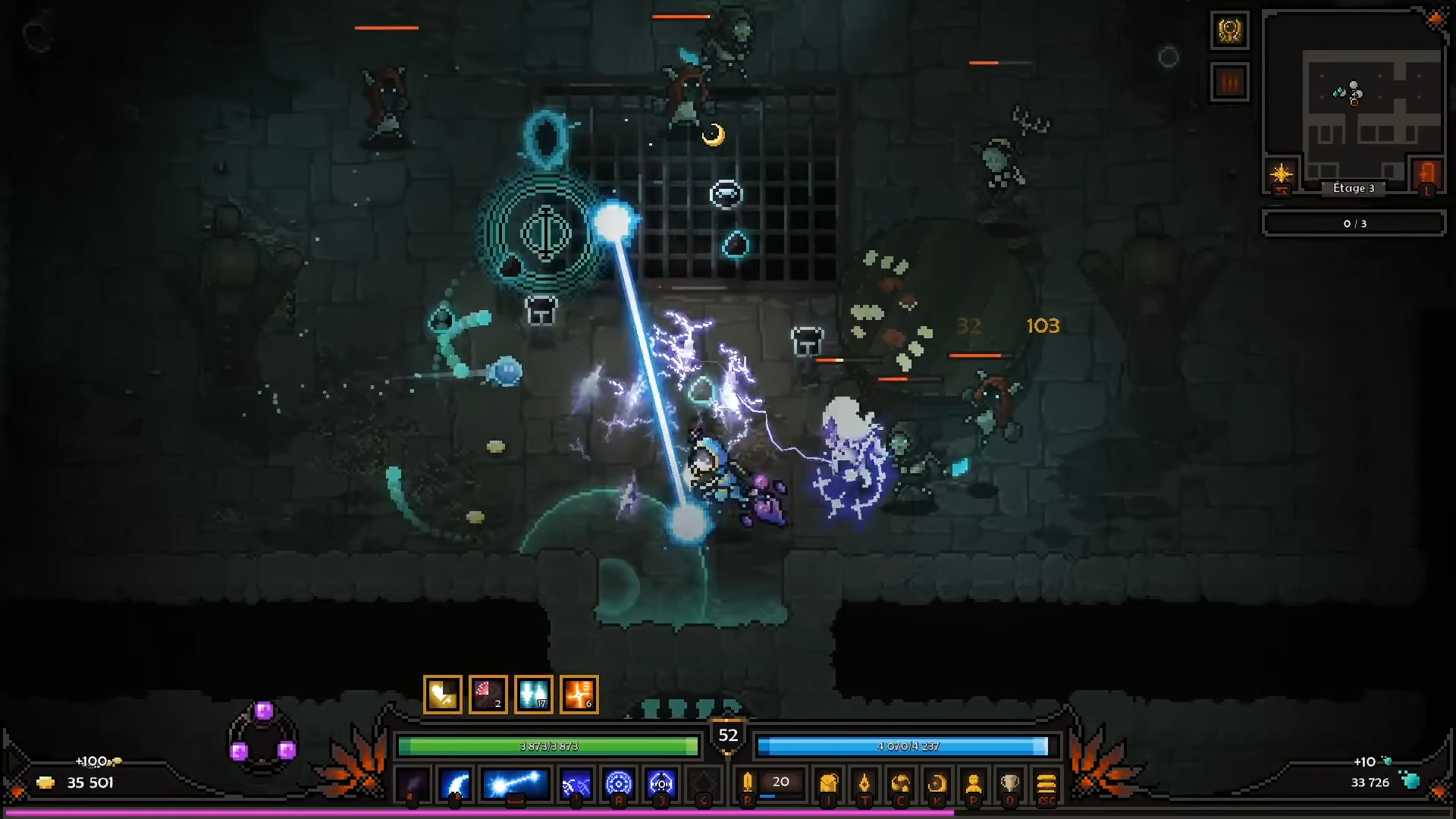Use the blue gear sigil skill
The width and height of the screenshot is (1456, 819).
(661, 783)
